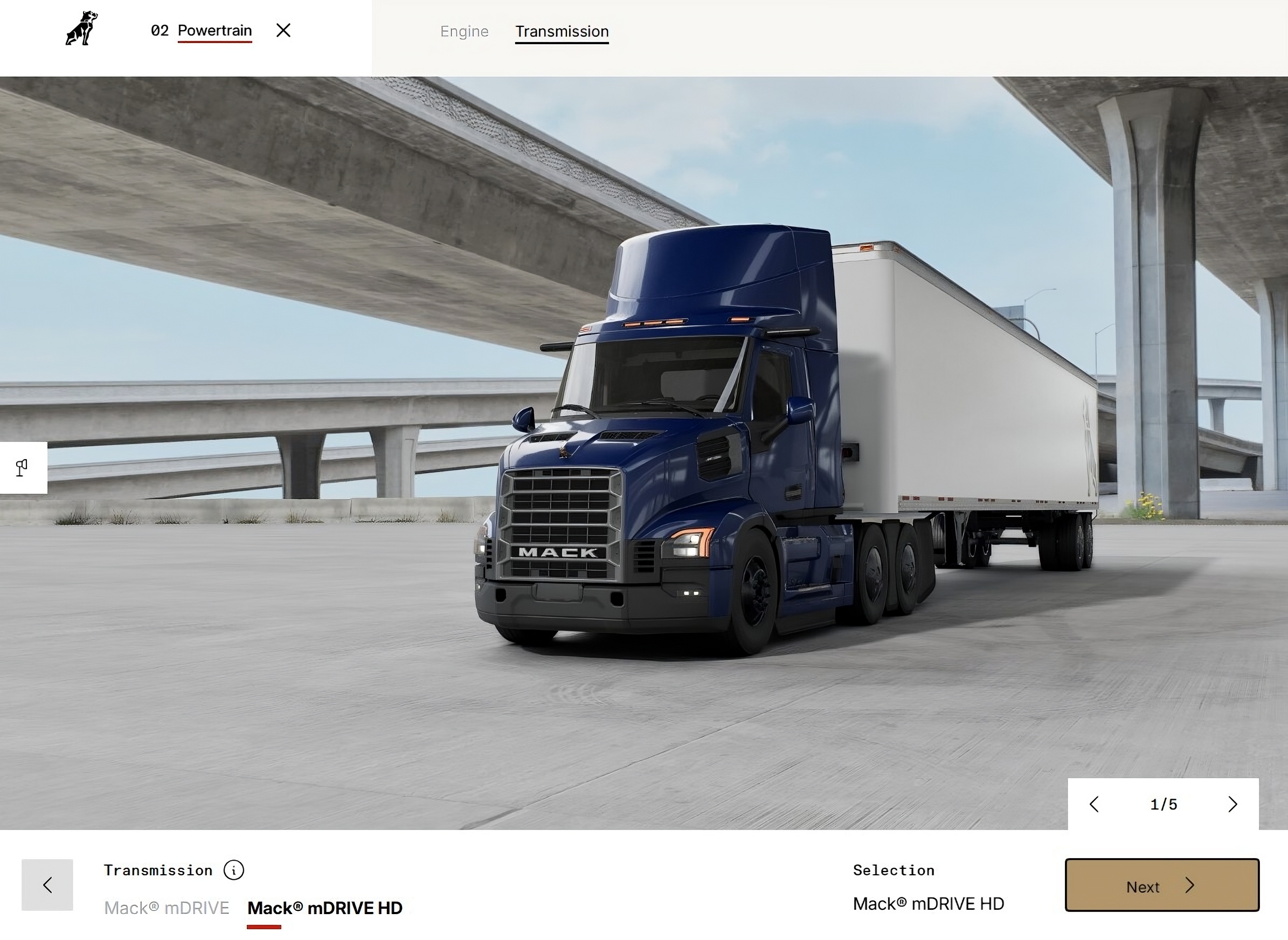Switch to the Engine tab
Screen dimensions: 1288x940
(x=464, y=32)
